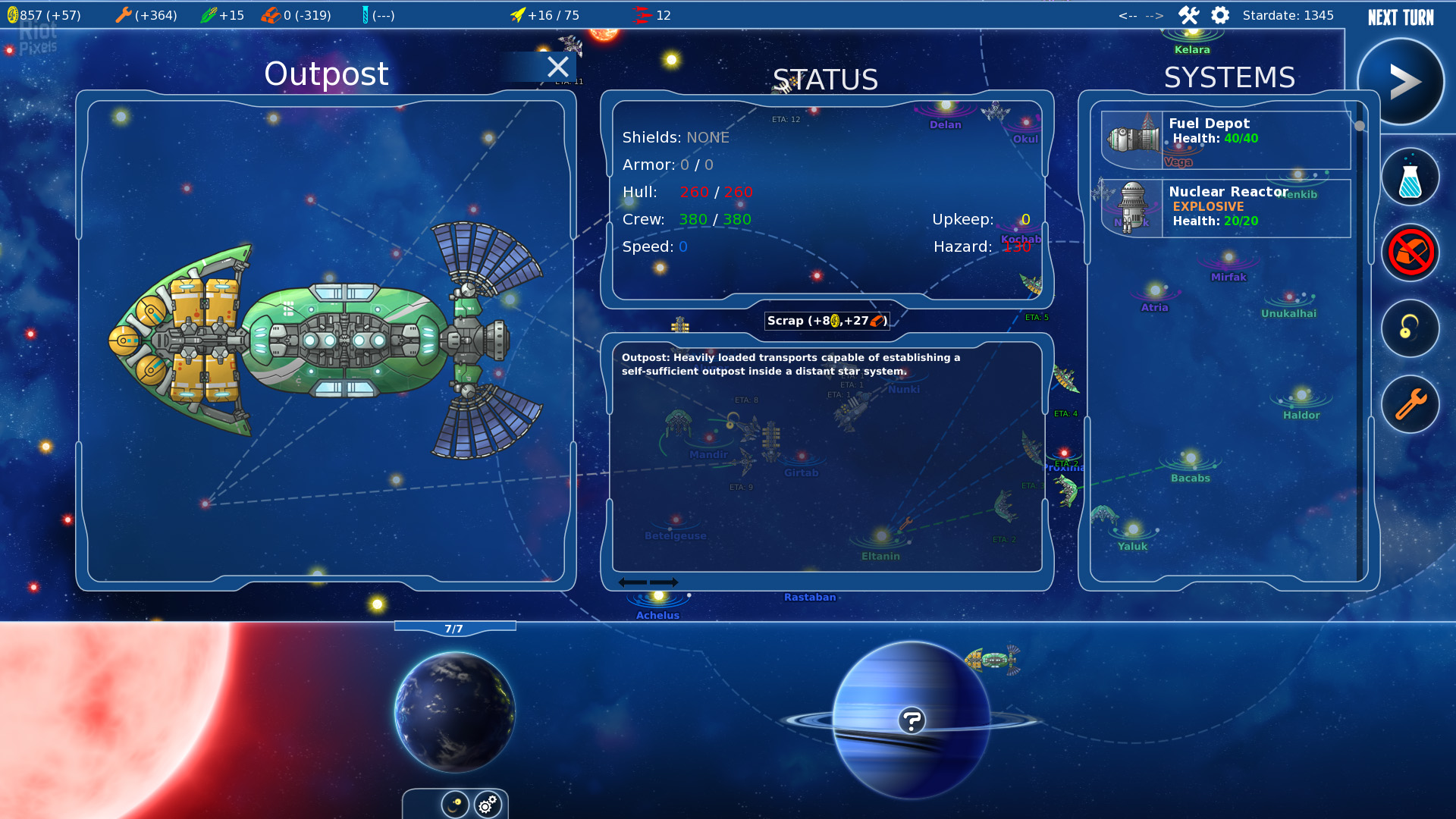Select the dark Earth-like planet
1456x819 pixels.
[455, 711]
